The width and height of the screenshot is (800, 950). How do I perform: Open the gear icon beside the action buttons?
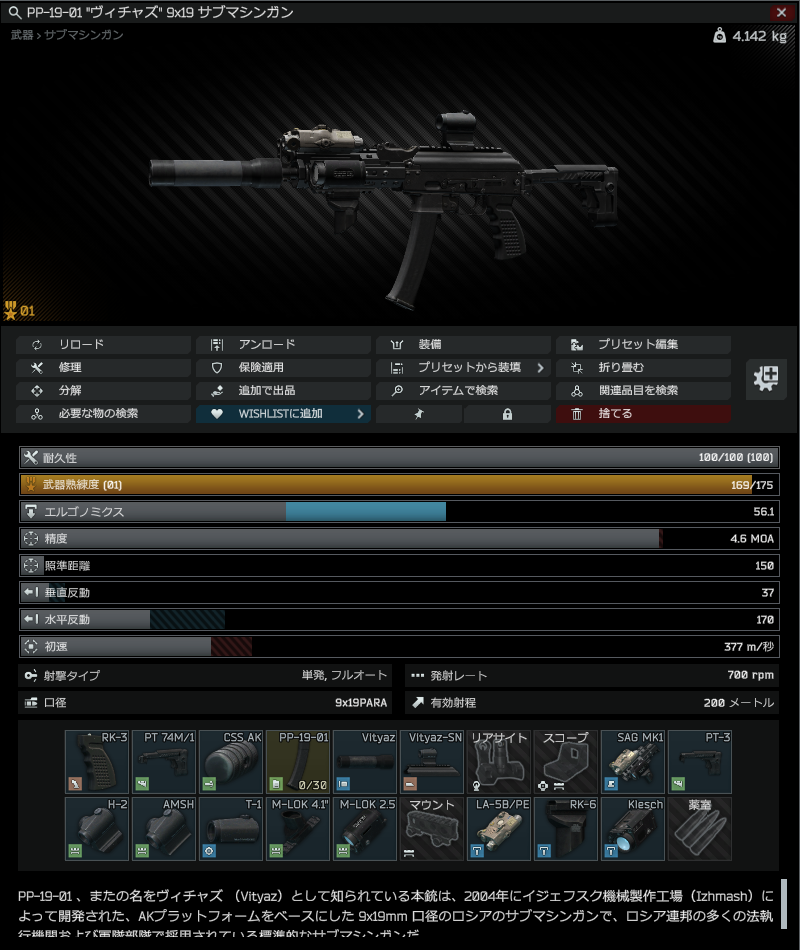[x=766, y=379]
